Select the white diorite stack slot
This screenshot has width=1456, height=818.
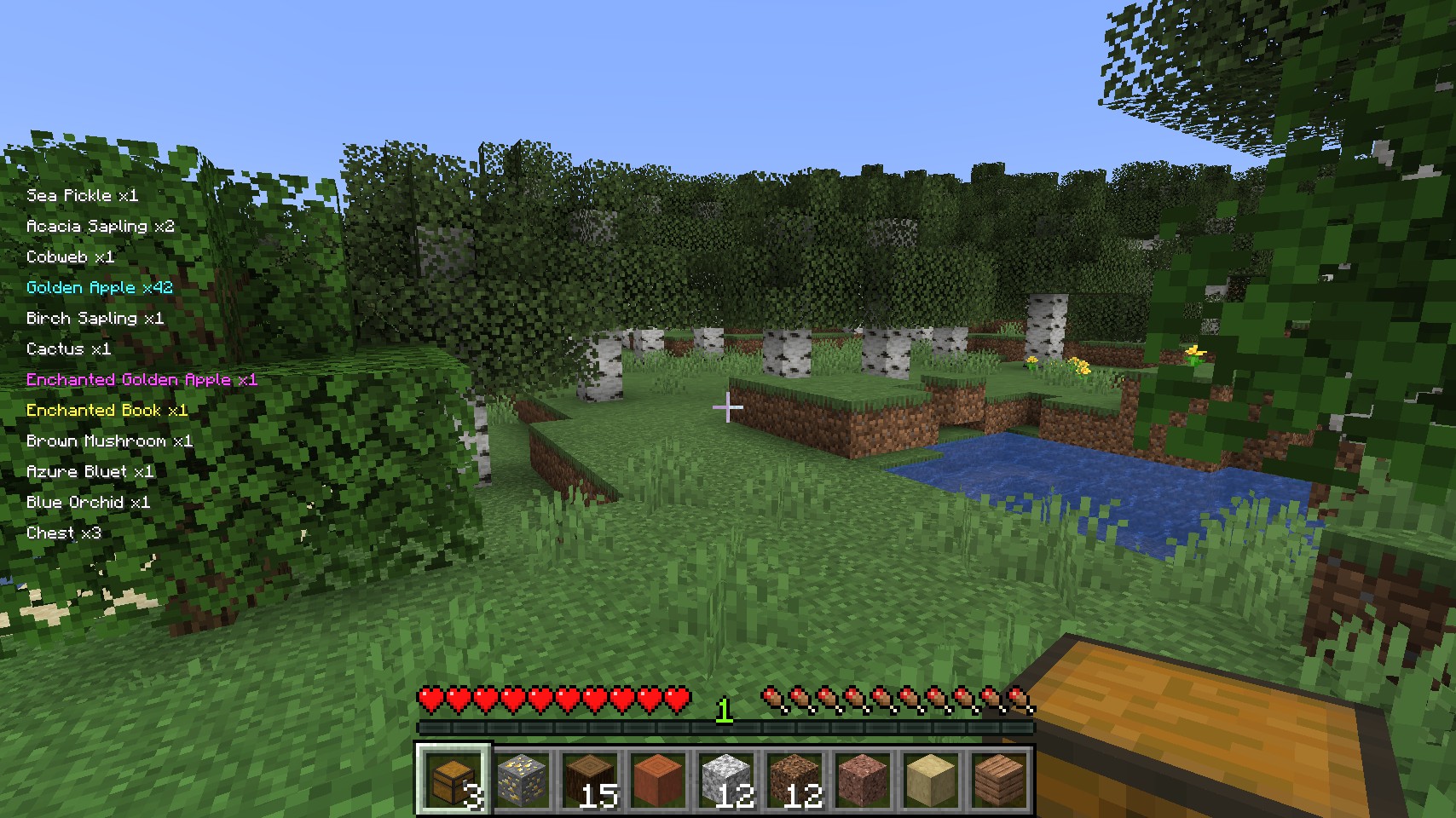pyautogui.click(x=725, y=779)
